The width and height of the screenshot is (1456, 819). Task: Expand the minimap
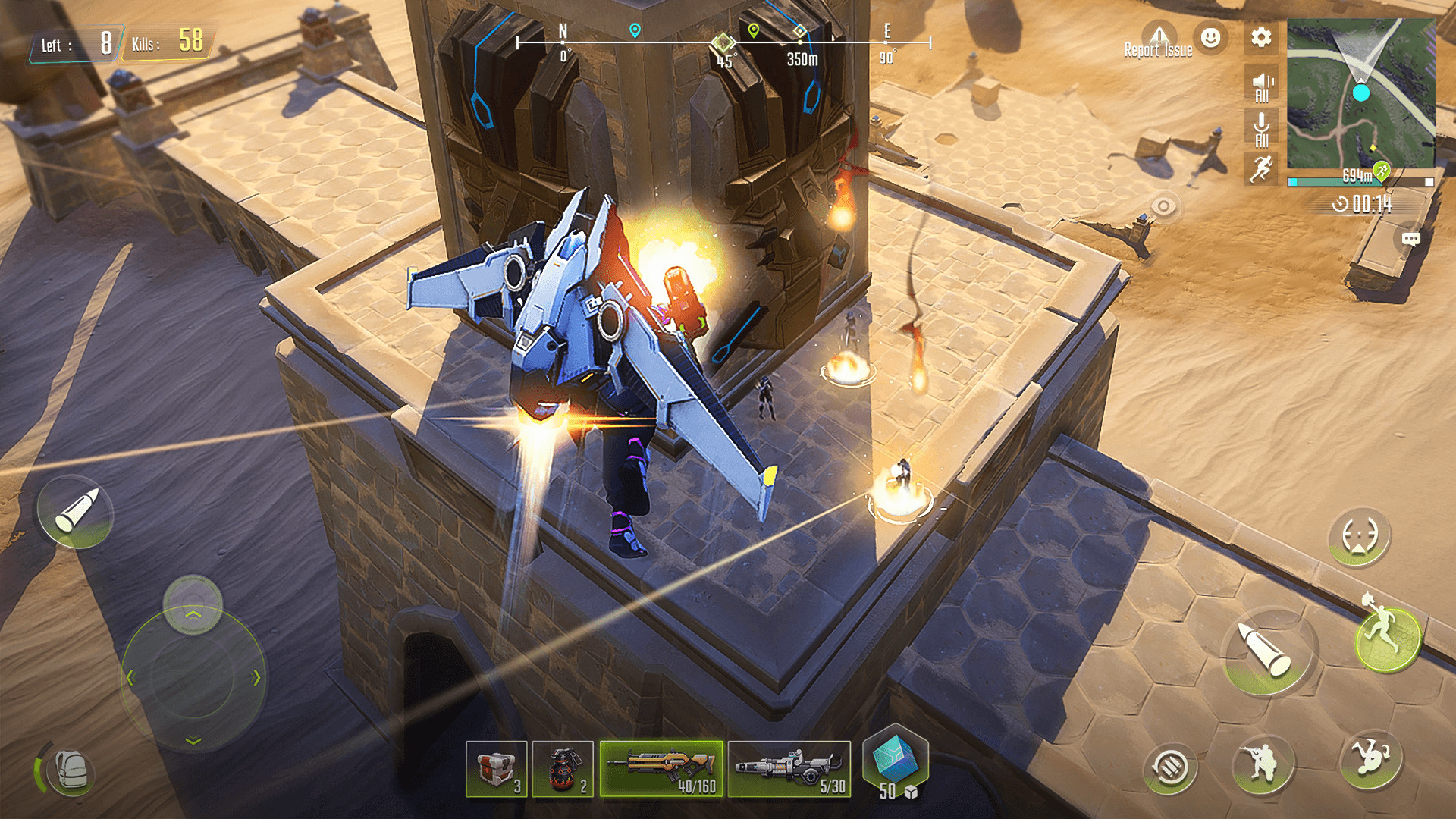pos(1361,93)
